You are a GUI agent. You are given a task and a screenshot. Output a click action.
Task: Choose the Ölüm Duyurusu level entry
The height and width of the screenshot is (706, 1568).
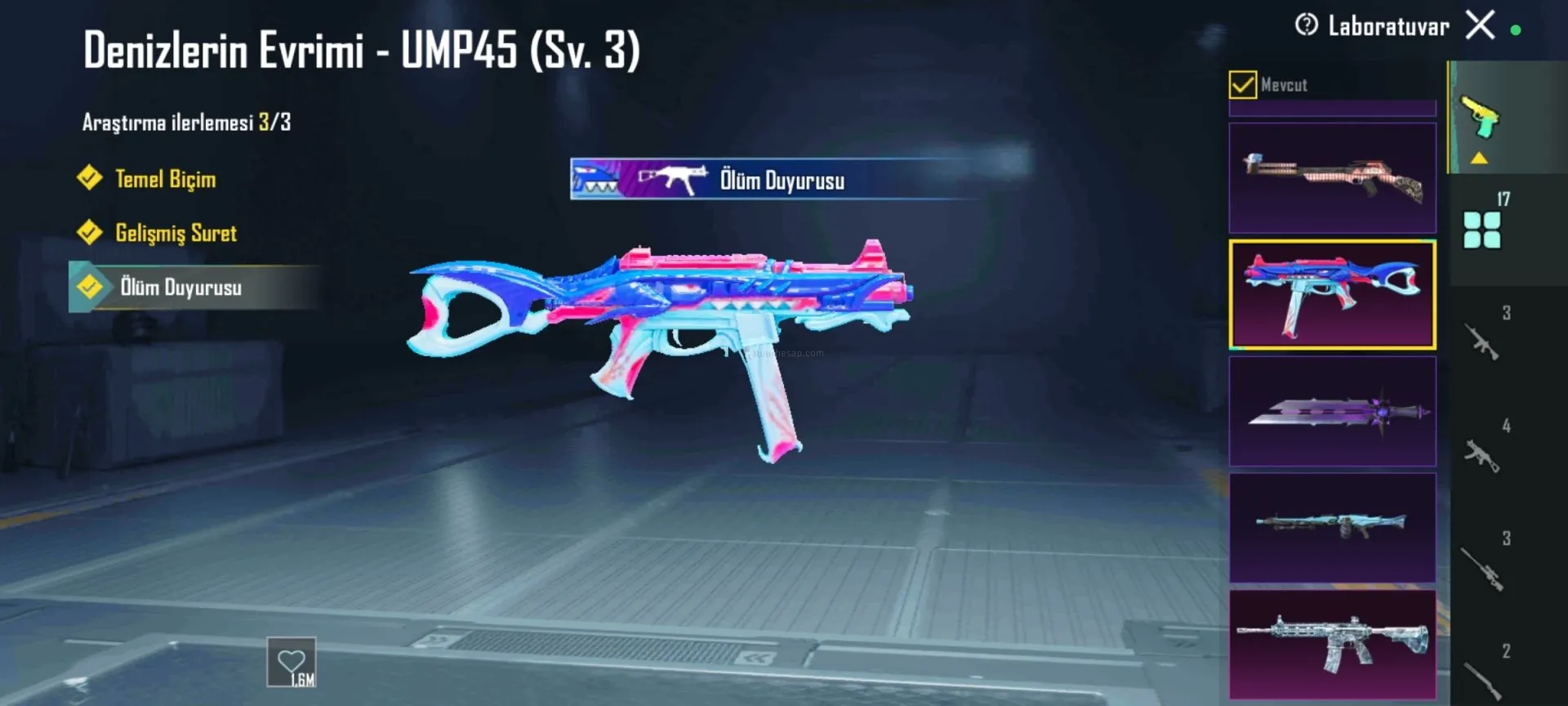[180, 288]
